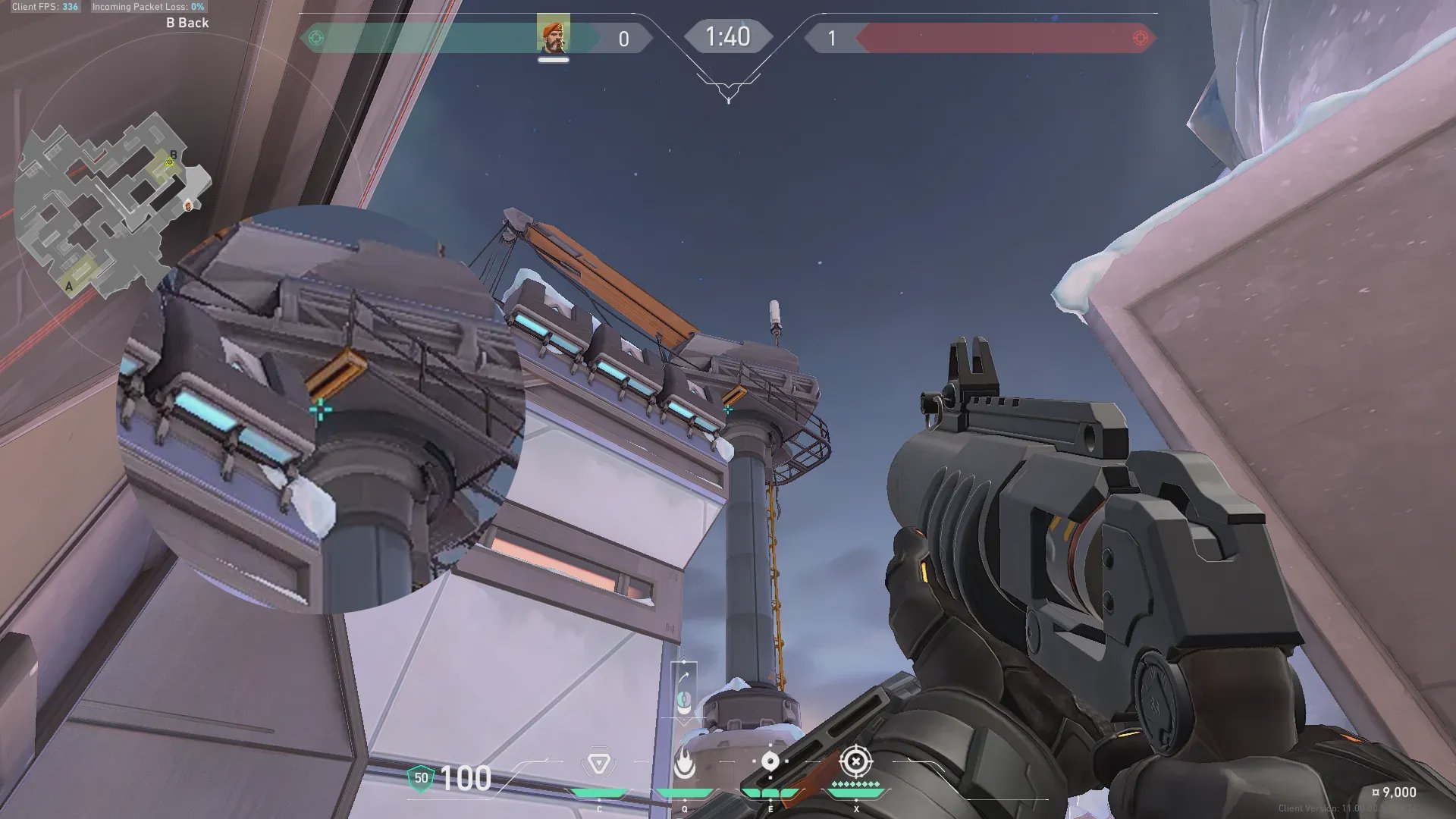Viewport: 1456px width, 819px height.
Task: Activate the Sky Smoke ability icon
Action: 770,761
